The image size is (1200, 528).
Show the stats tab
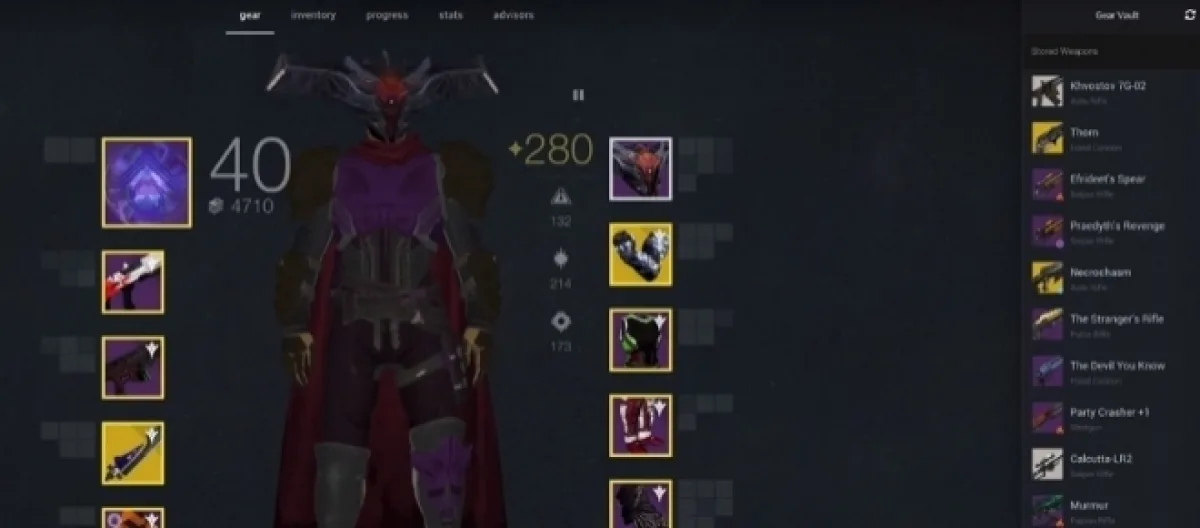pos(452,16)
